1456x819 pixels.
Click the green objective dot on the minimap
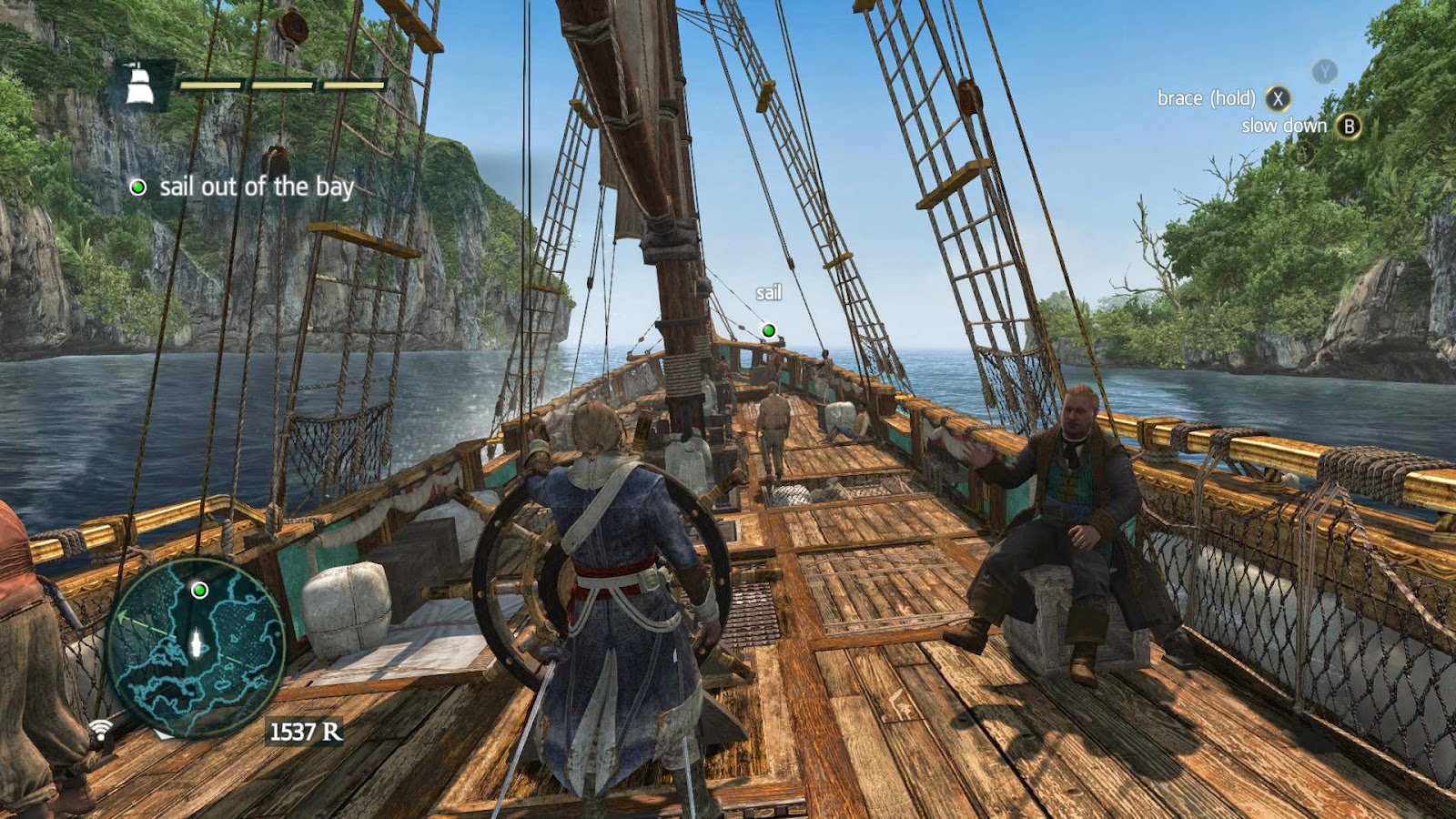click(199, 591)
